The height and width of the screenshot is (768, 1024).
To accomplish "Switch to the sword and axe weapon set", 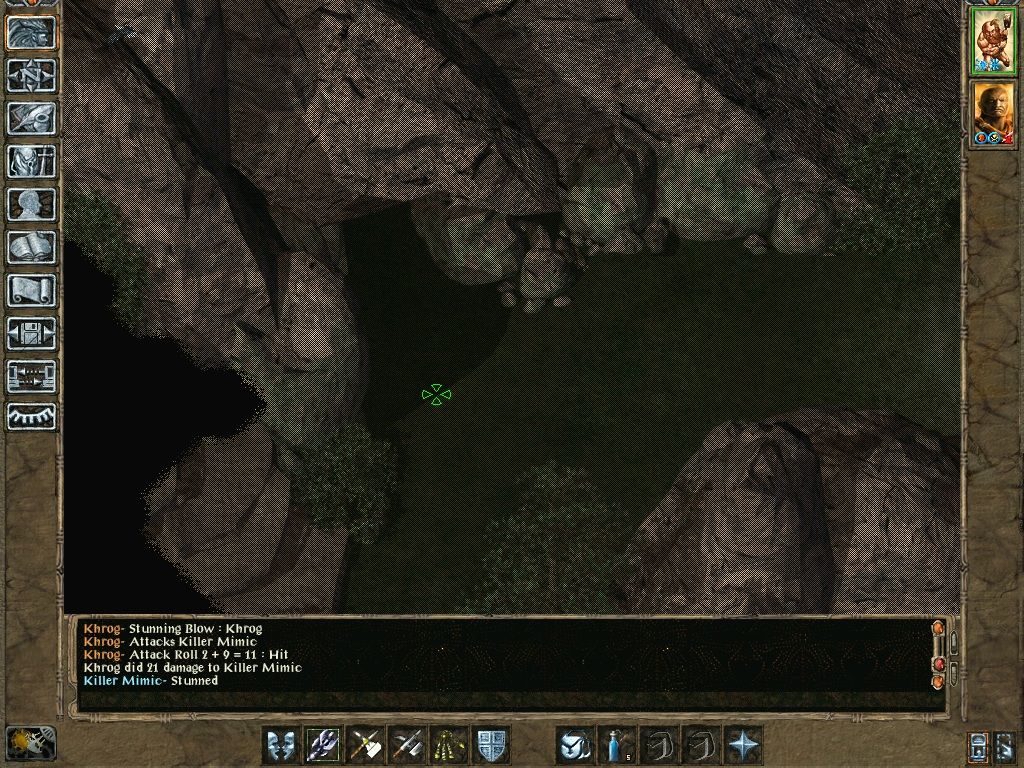I will (407, 745).
